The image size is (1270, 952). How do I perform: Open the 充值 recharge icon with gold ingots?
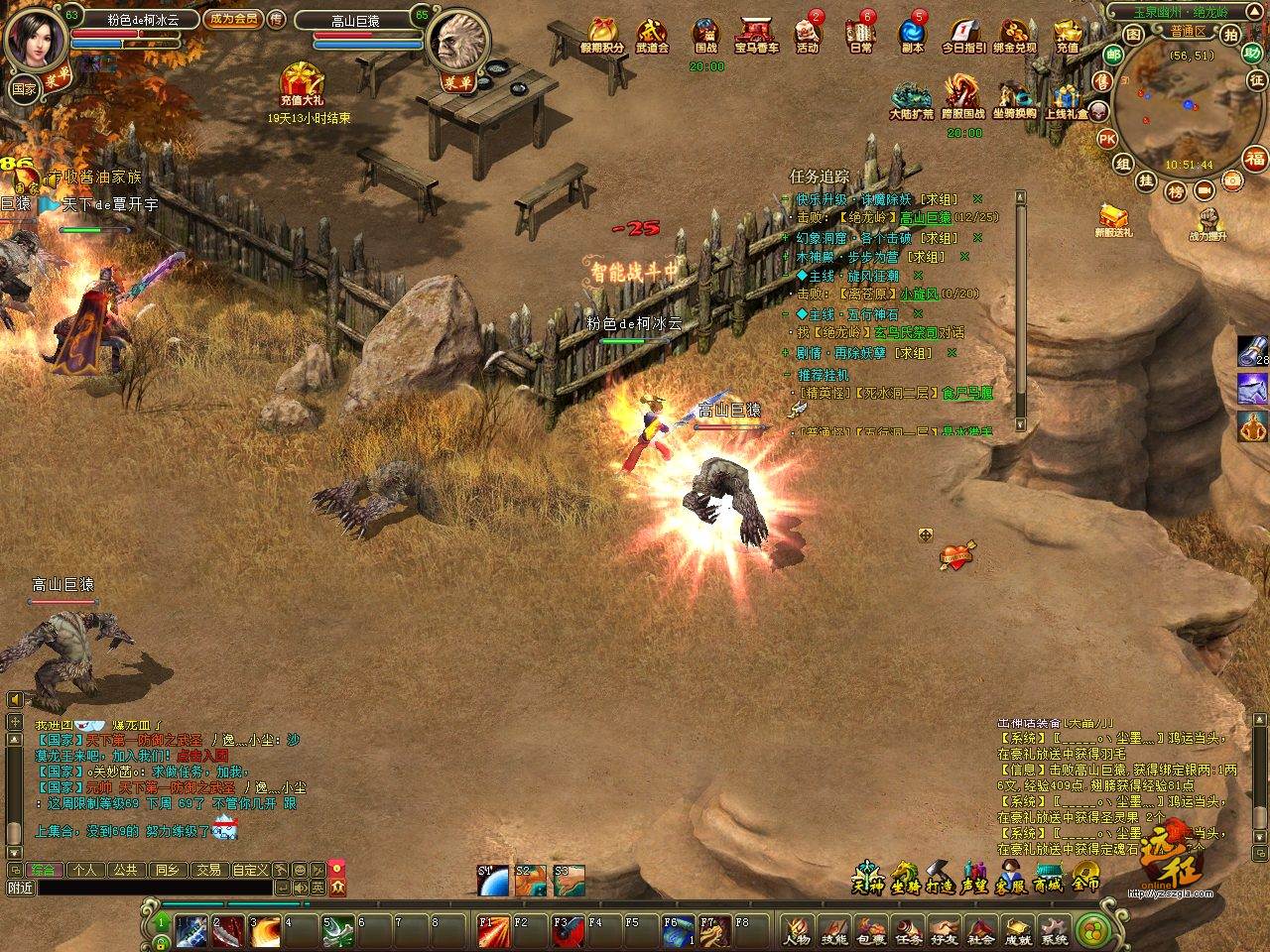click(x=1067, y=34)
